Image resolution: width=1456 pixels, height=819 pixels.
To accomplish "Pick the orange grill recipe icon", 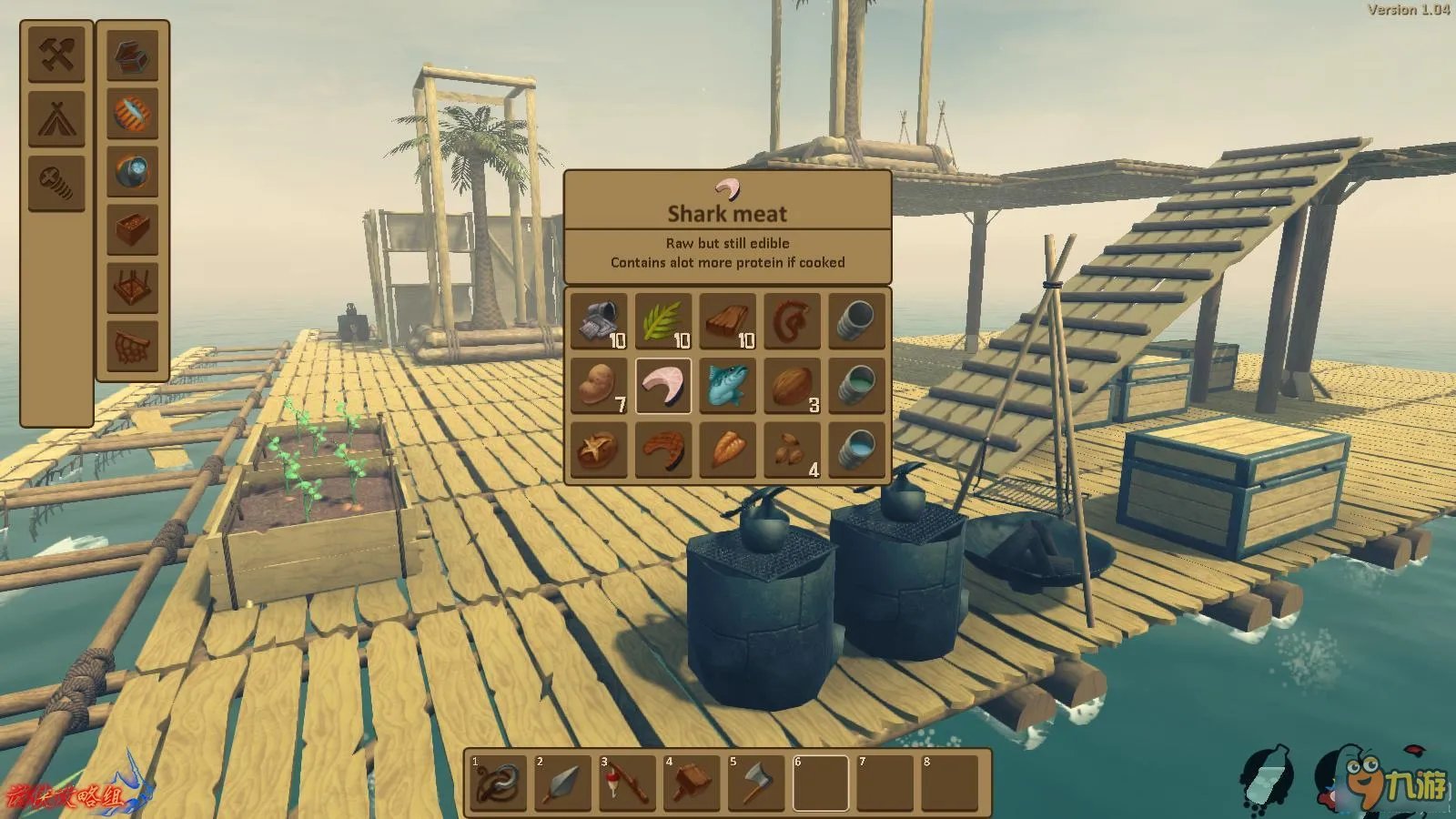I will (133, 114).
